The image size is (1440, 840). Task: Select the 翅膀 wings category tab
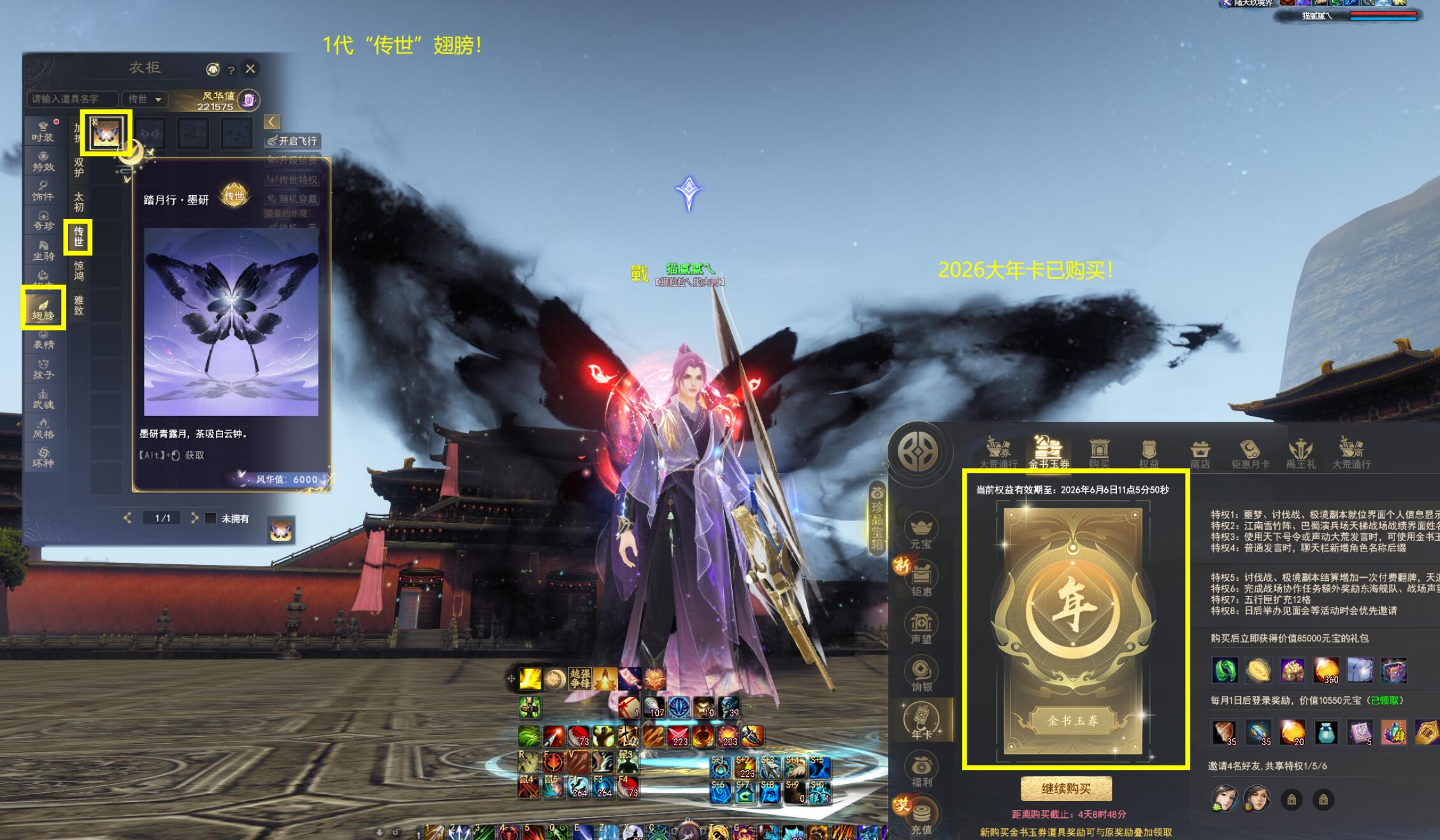click(x=43, y=308)
